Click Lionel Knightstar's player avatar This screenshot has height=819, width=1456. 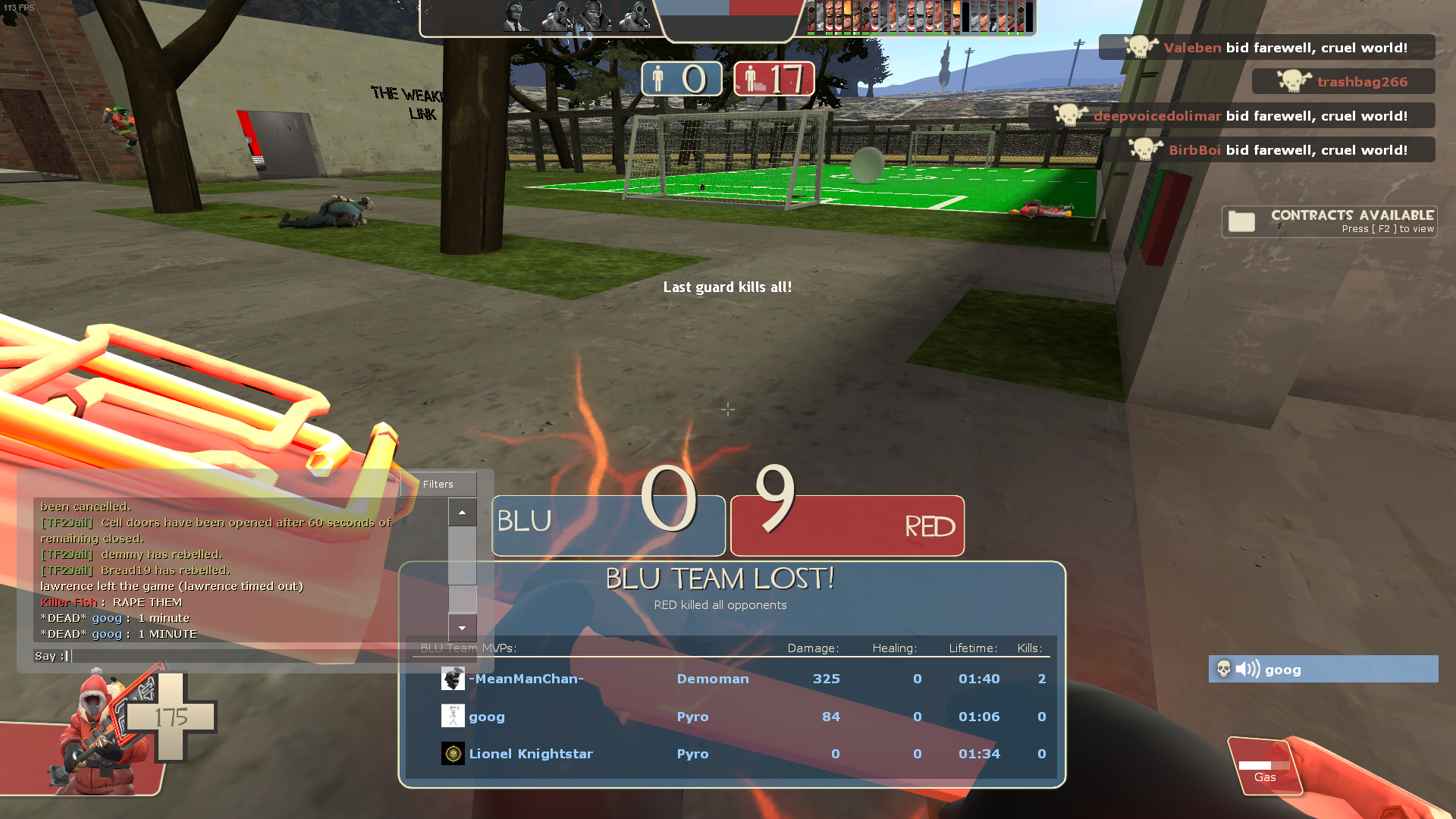click(x=452, y=753)
